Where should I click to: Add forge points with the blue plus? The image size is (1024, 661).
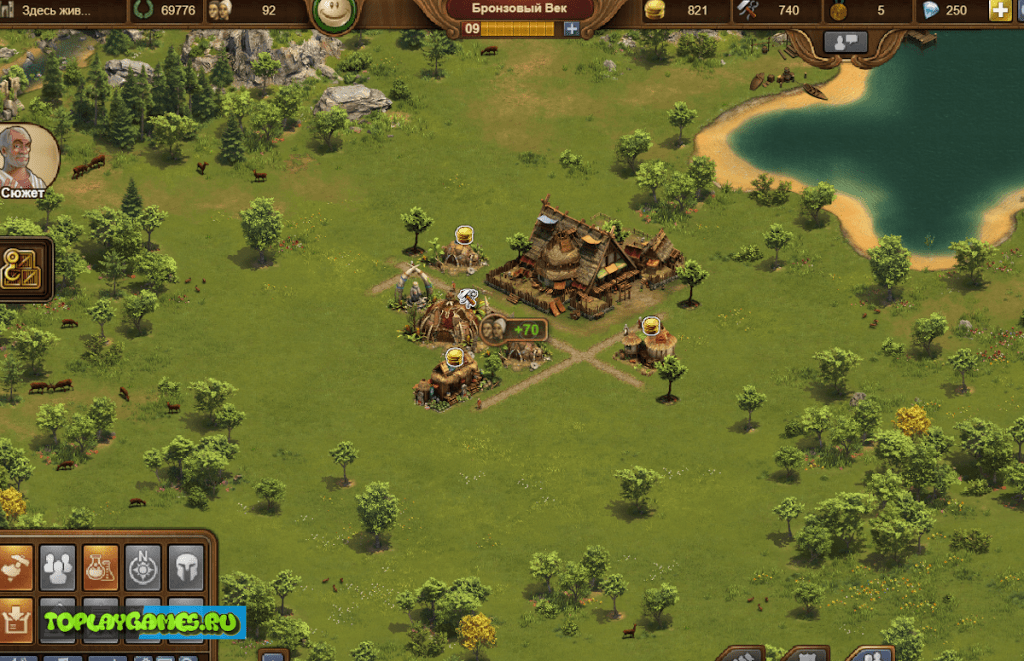pyautogui.click(x=571, y=29)
